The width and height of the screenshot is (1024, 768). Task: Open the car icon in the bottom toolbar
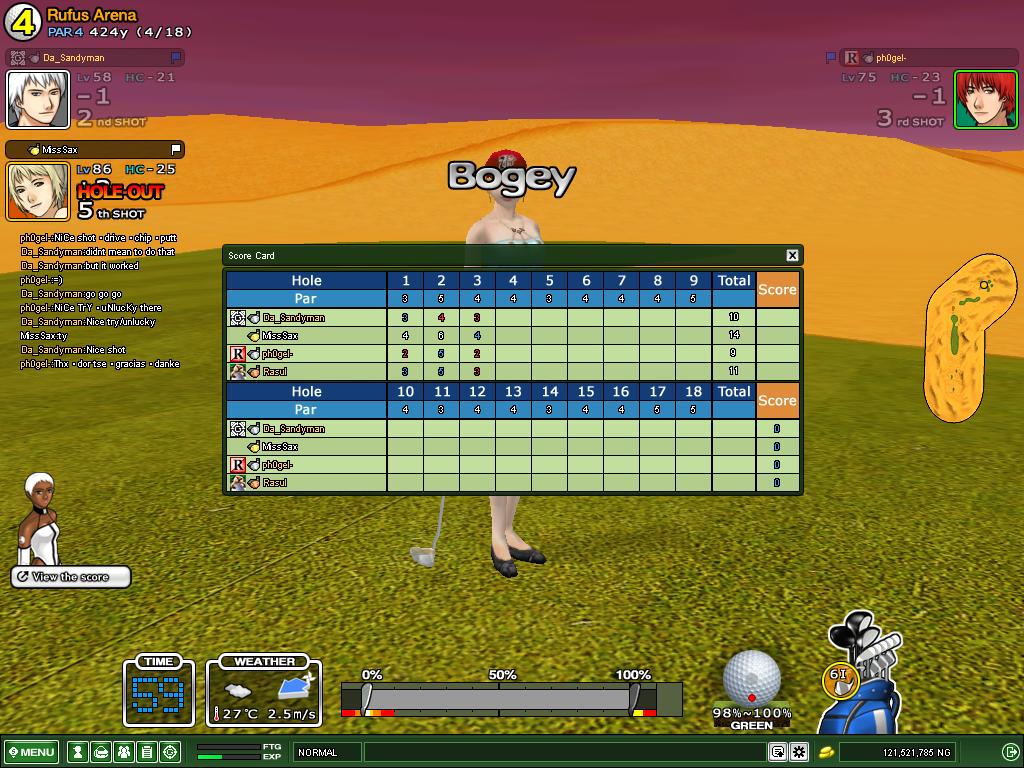pos(101,752)
